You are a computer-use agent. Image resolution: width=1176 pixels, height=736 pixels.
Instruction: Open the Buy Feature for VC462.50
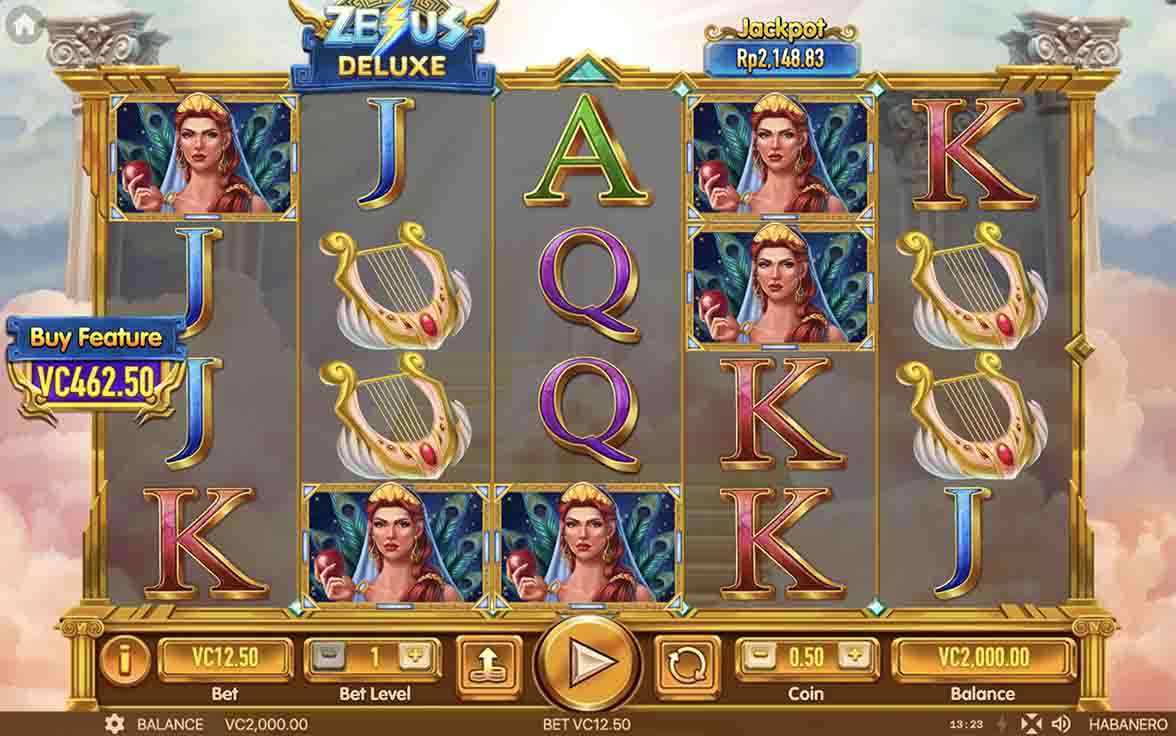click(x=96, y=366)
